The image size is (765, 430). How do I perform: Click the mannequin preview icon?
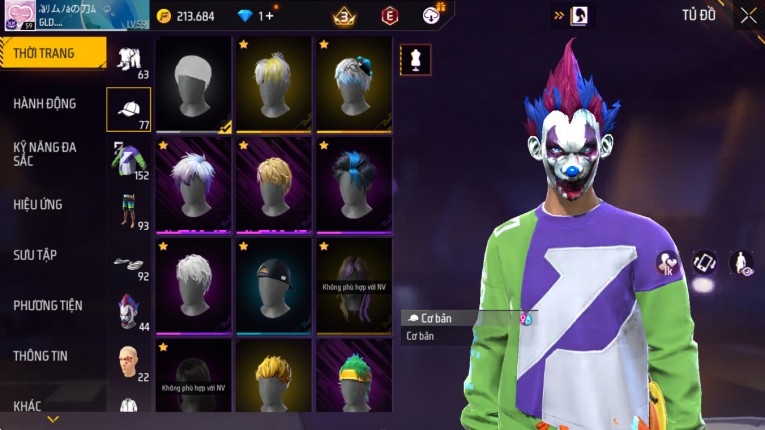coord(415,59)
